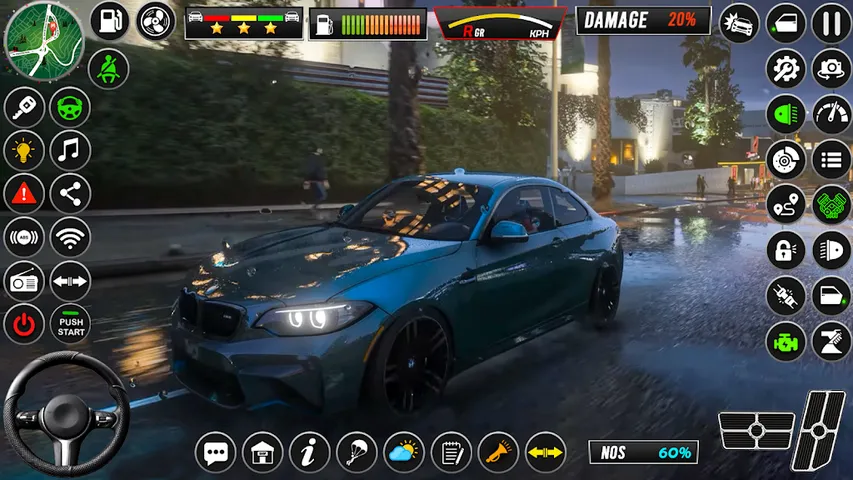The height and width of the screenshot is (480, 853).
Task: Turn on the yellow light bulb button
Action: 24,151
